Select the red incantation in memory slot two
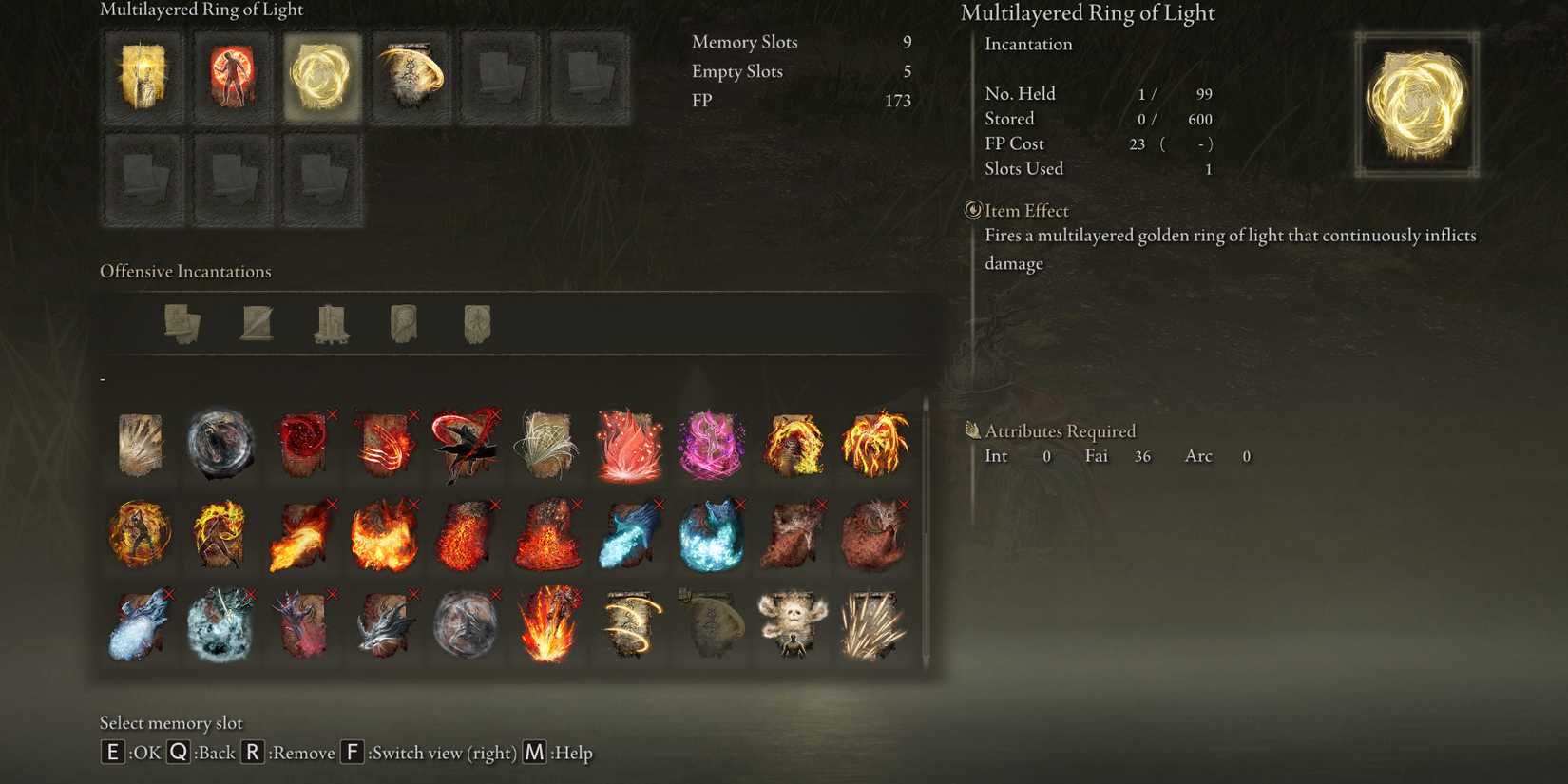 [x=232, y=78]
